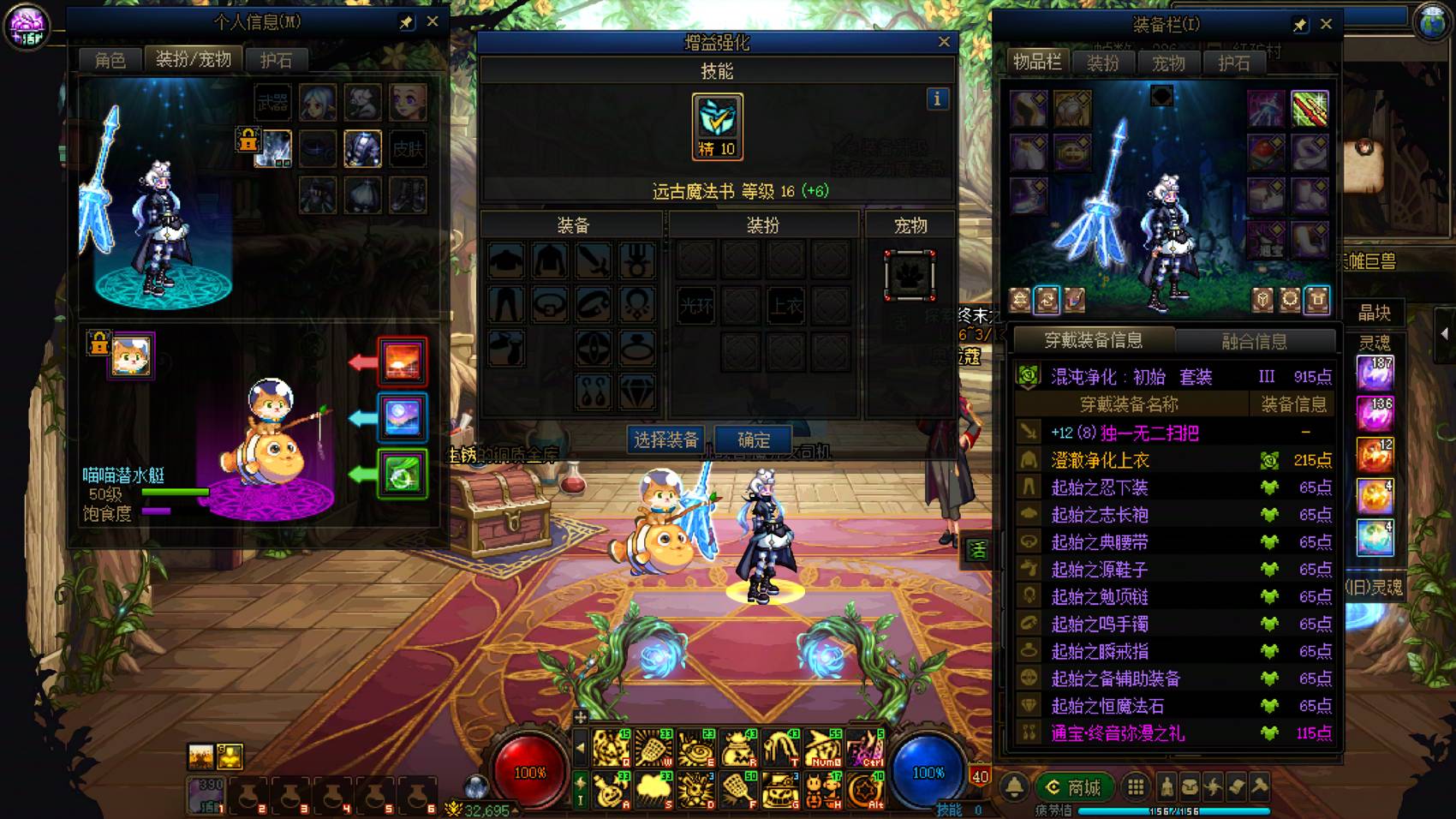Select the 通宝·终音弥漫之礼 row
This screenshot has width=1456, height=819.
coord(1173,732)
